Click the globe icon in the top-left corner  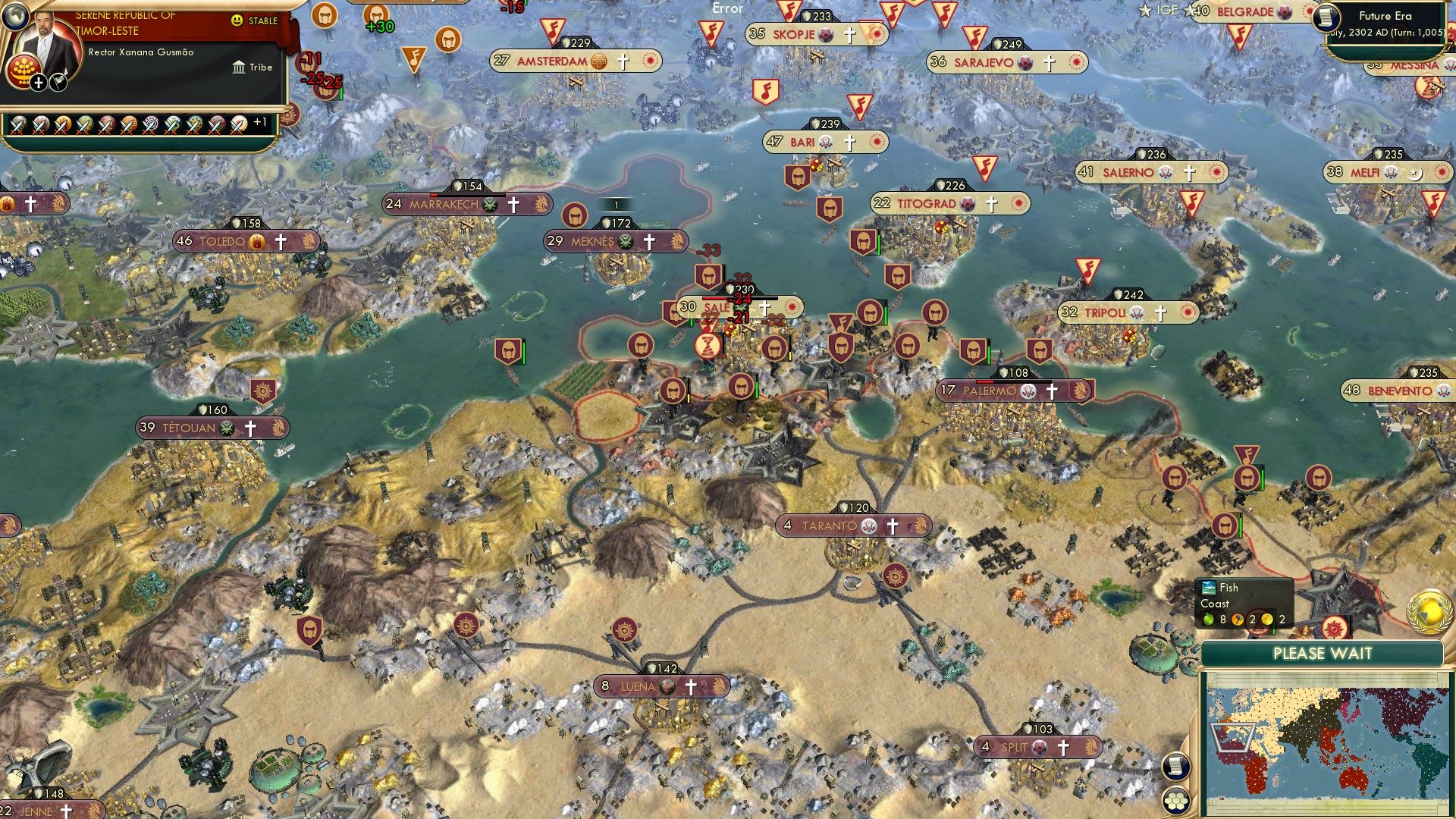click(x=15, y=17)
